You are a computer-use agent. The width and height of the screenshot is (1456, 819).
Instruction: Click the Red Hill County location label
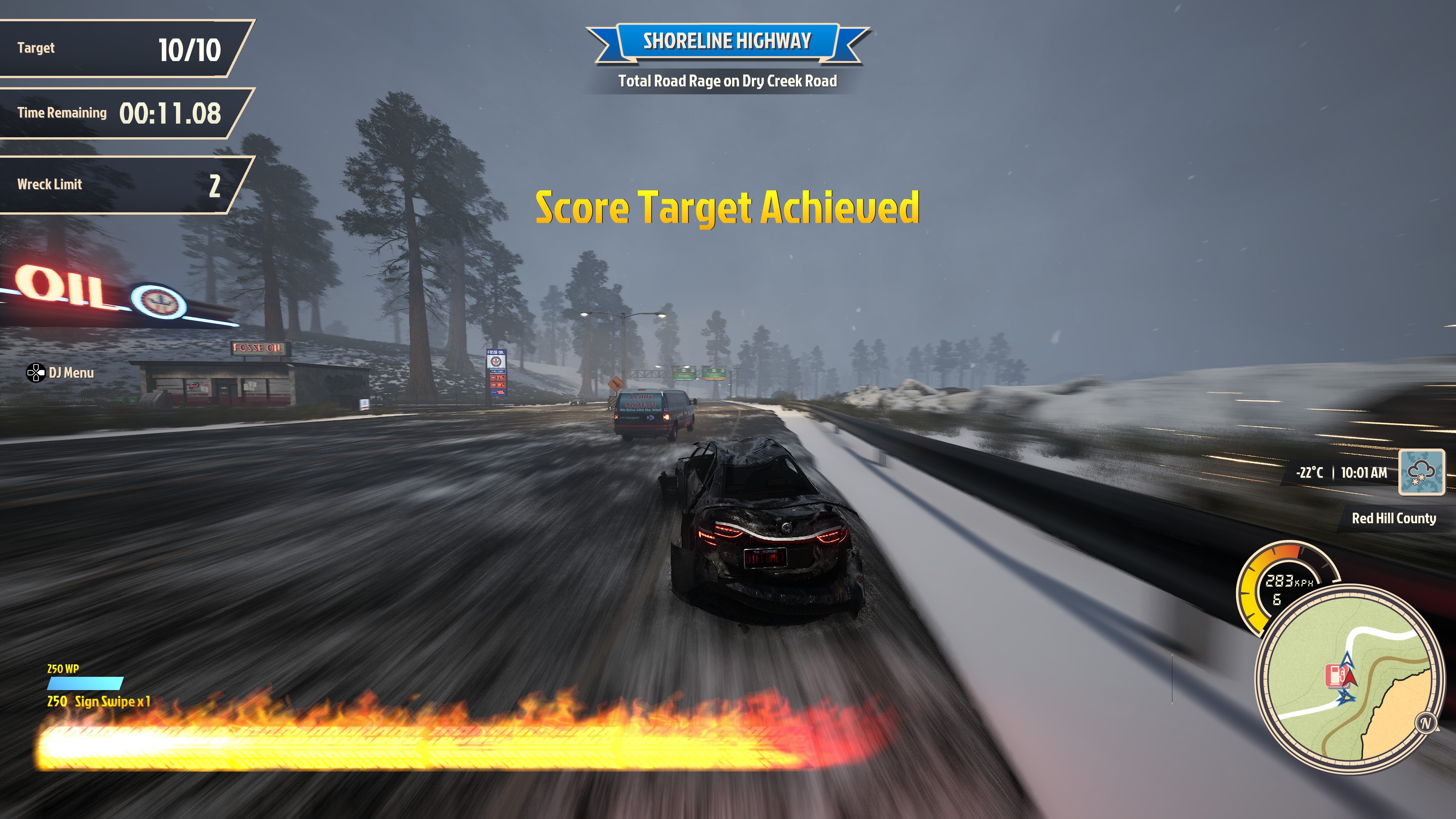click(x=1393, y=518)
